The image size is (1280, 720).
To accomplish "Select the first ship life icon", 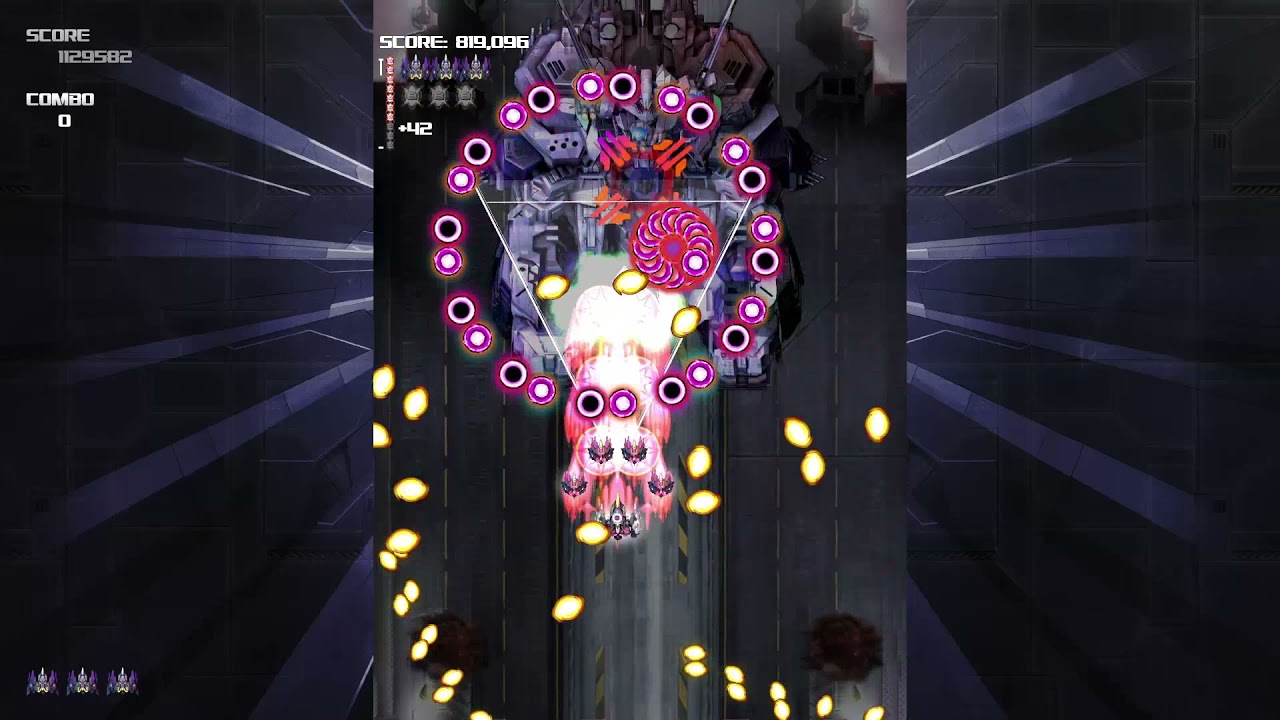I will point(416,67).
